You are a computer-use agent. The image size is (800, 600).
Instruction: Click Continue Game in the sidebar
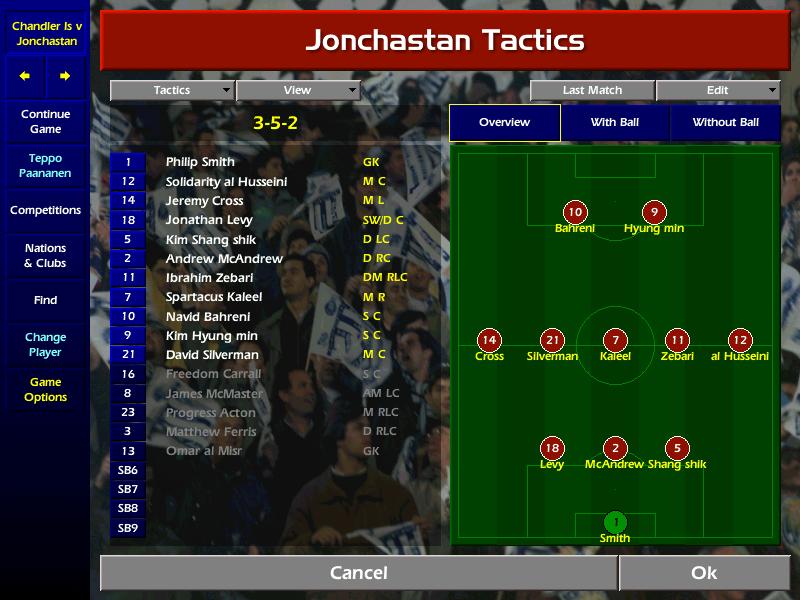tap(45, 121)
